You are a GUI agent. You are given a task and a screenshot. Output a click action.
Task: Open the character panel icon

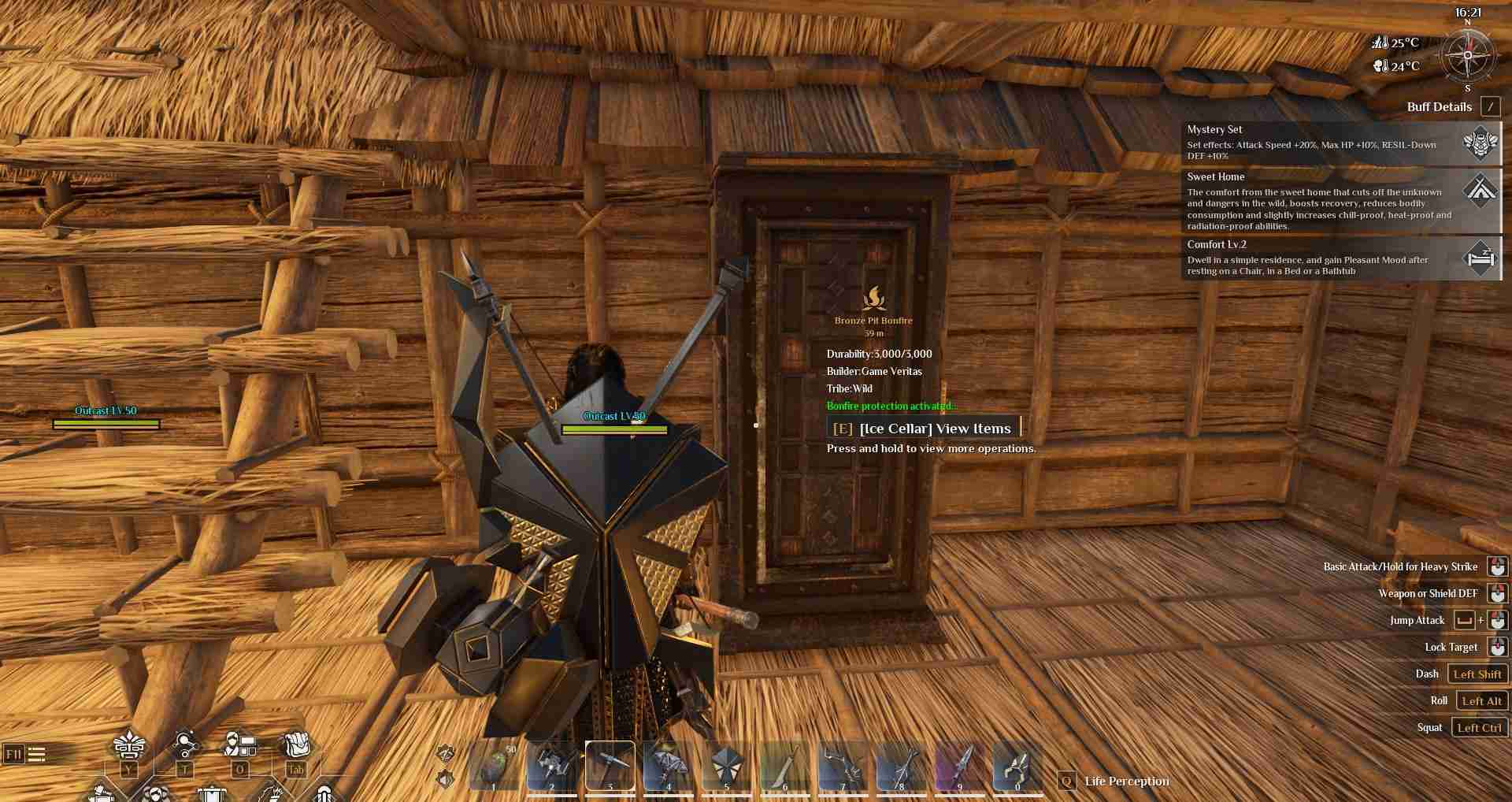click(239, 745)
